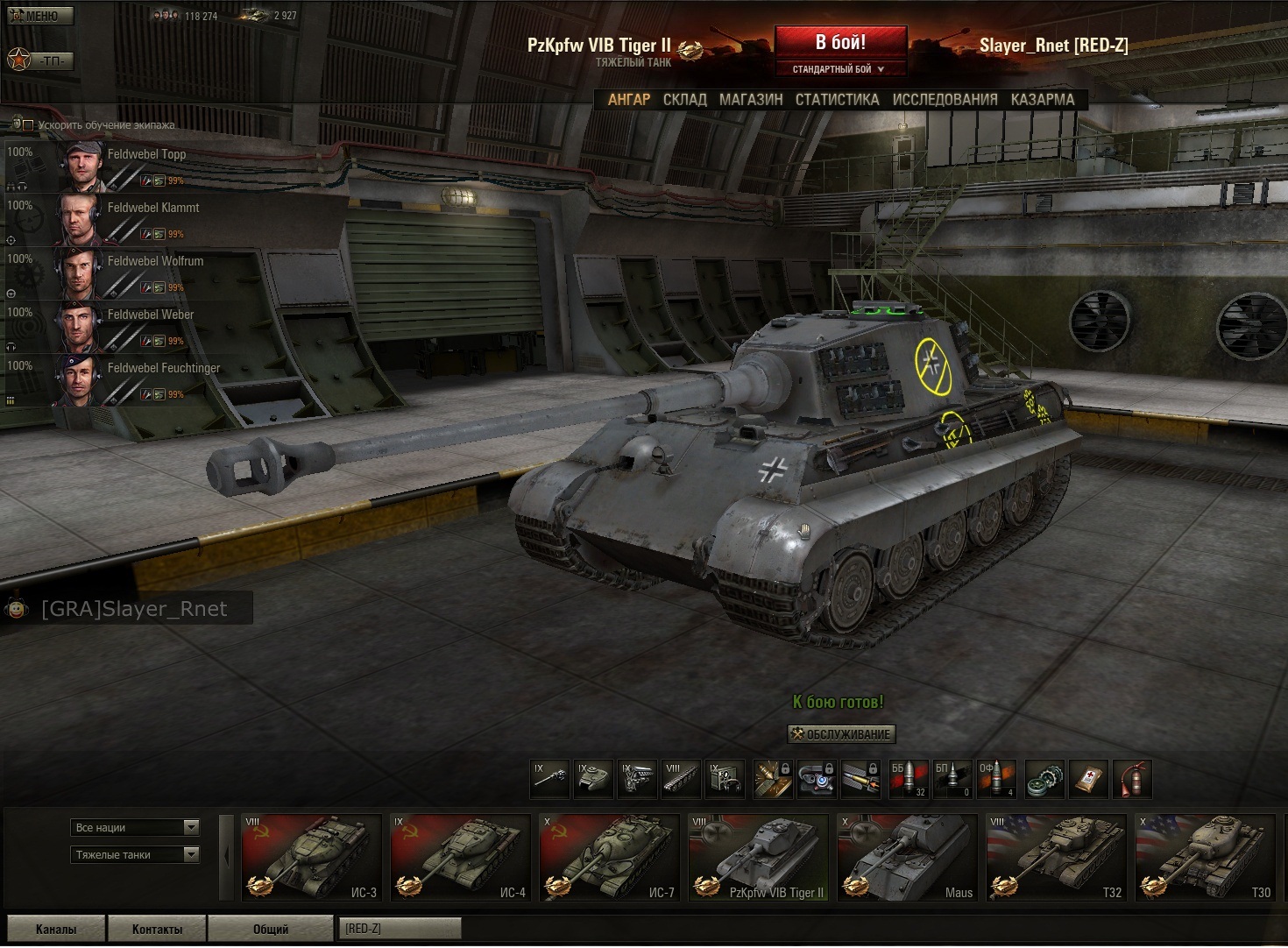The image size is (1288, 948).
Task: Toggle the Ускорить обучение экипажа checkbox
Action: click(x=28, y=125)
